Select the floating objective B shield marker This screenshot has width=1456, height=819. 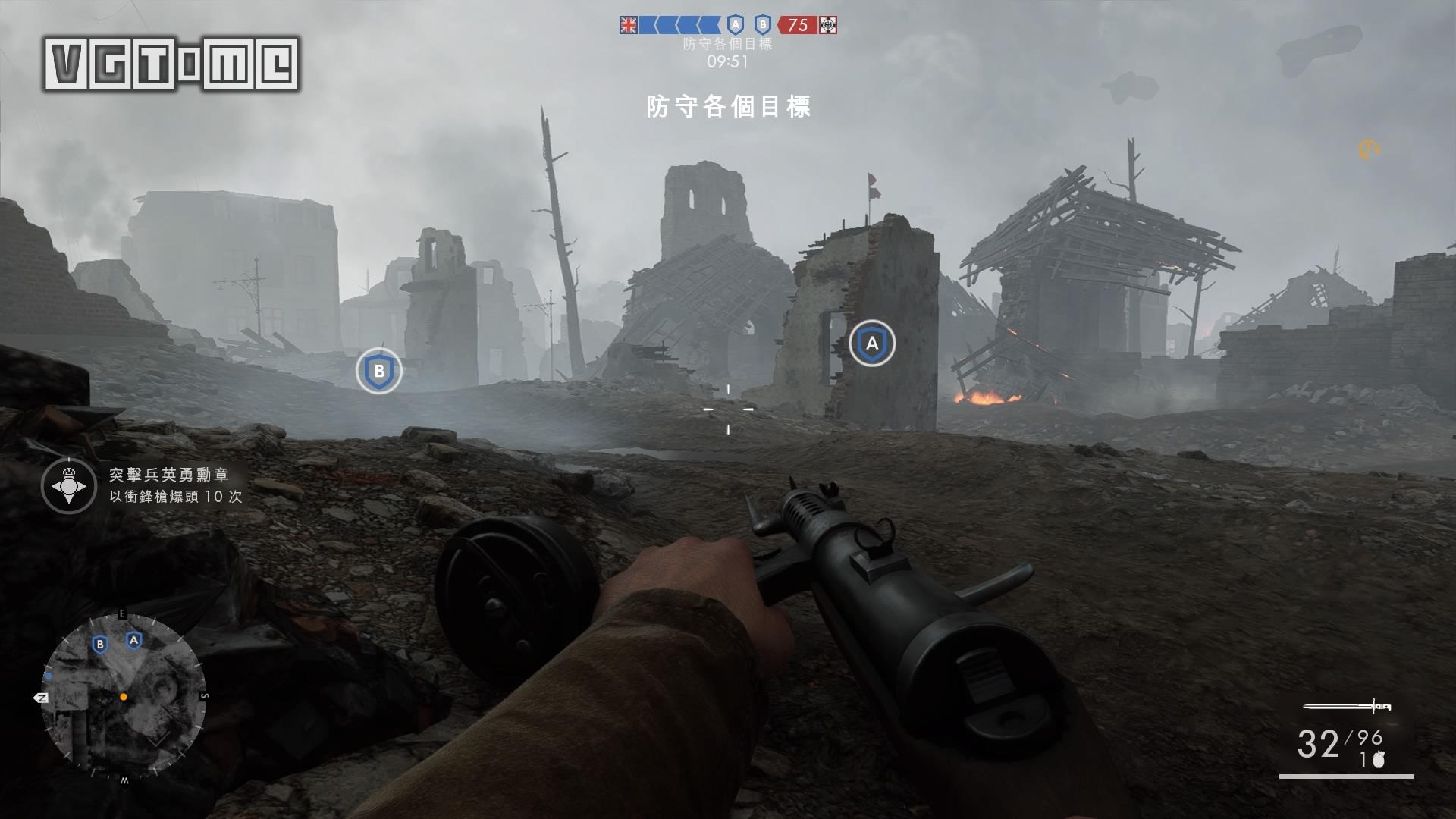pos(379,372)
